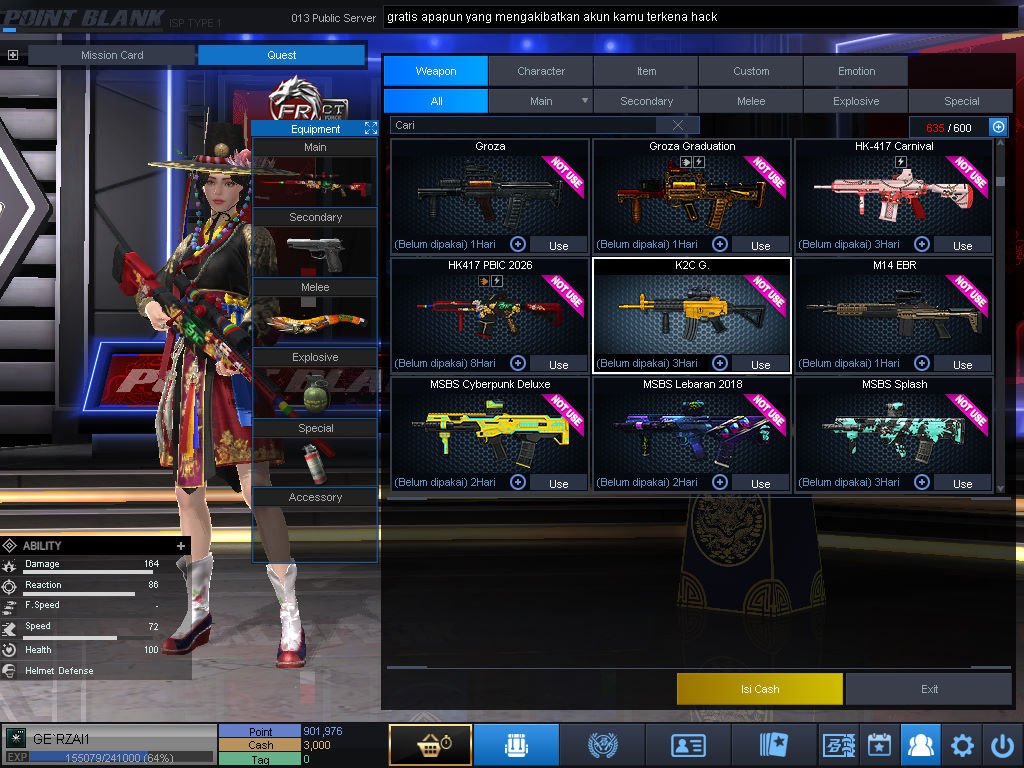Open the Item tab
Viewport: 1024px width, 768px height.
(646, 71)
